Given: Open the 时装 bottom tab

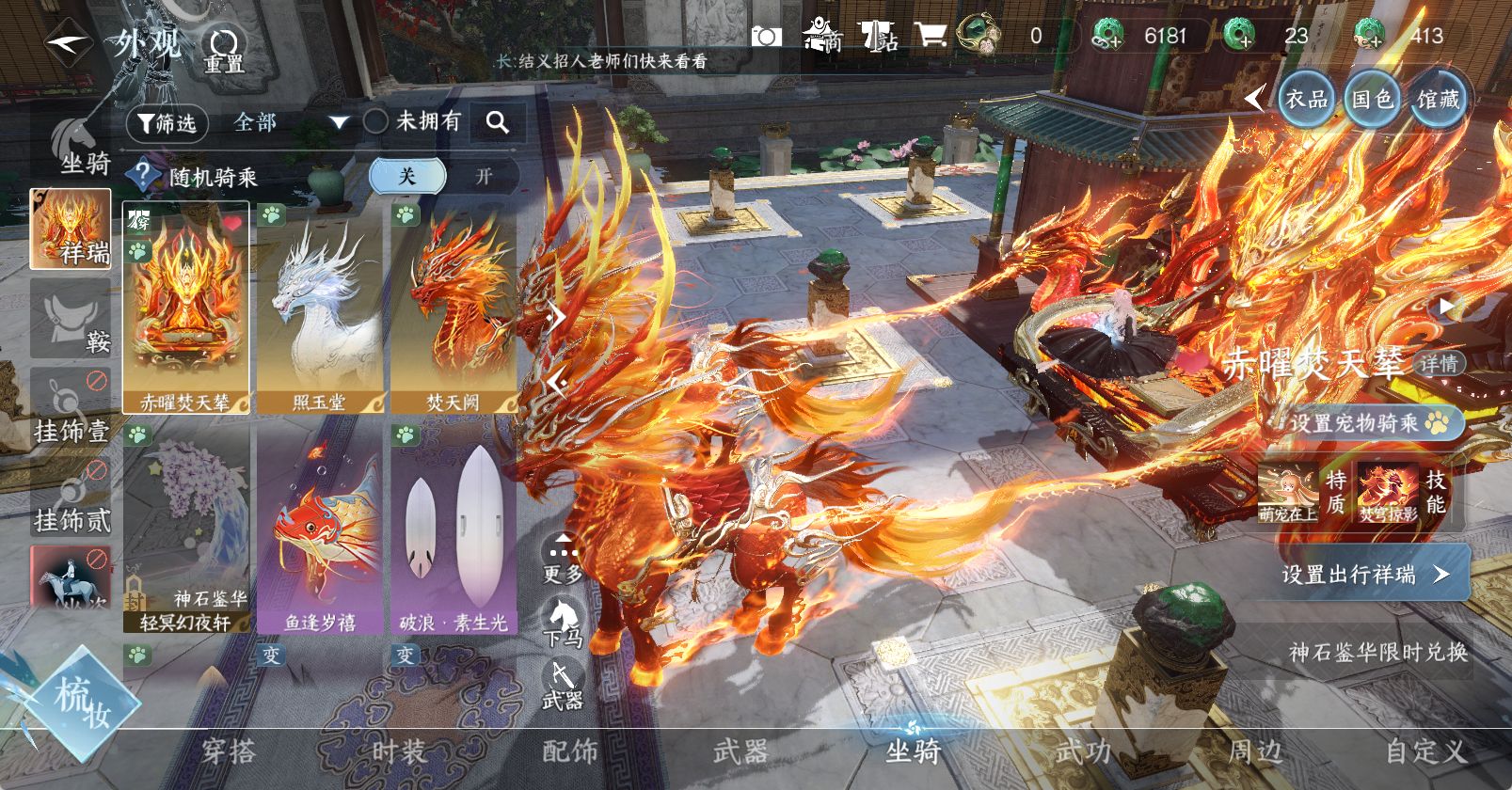Looking at the screenshot, I should 399,752.
